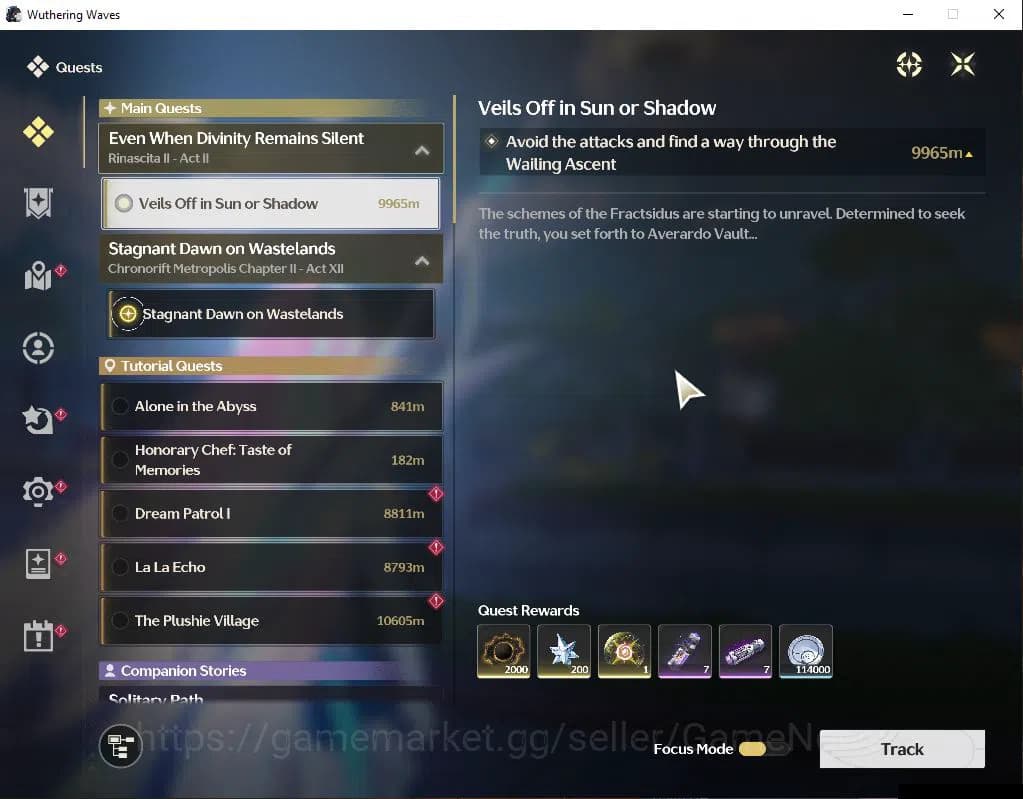Select Alone in the Abyss tutorial quest
The width and height of the screenshot is (1023, 799).
270,406
